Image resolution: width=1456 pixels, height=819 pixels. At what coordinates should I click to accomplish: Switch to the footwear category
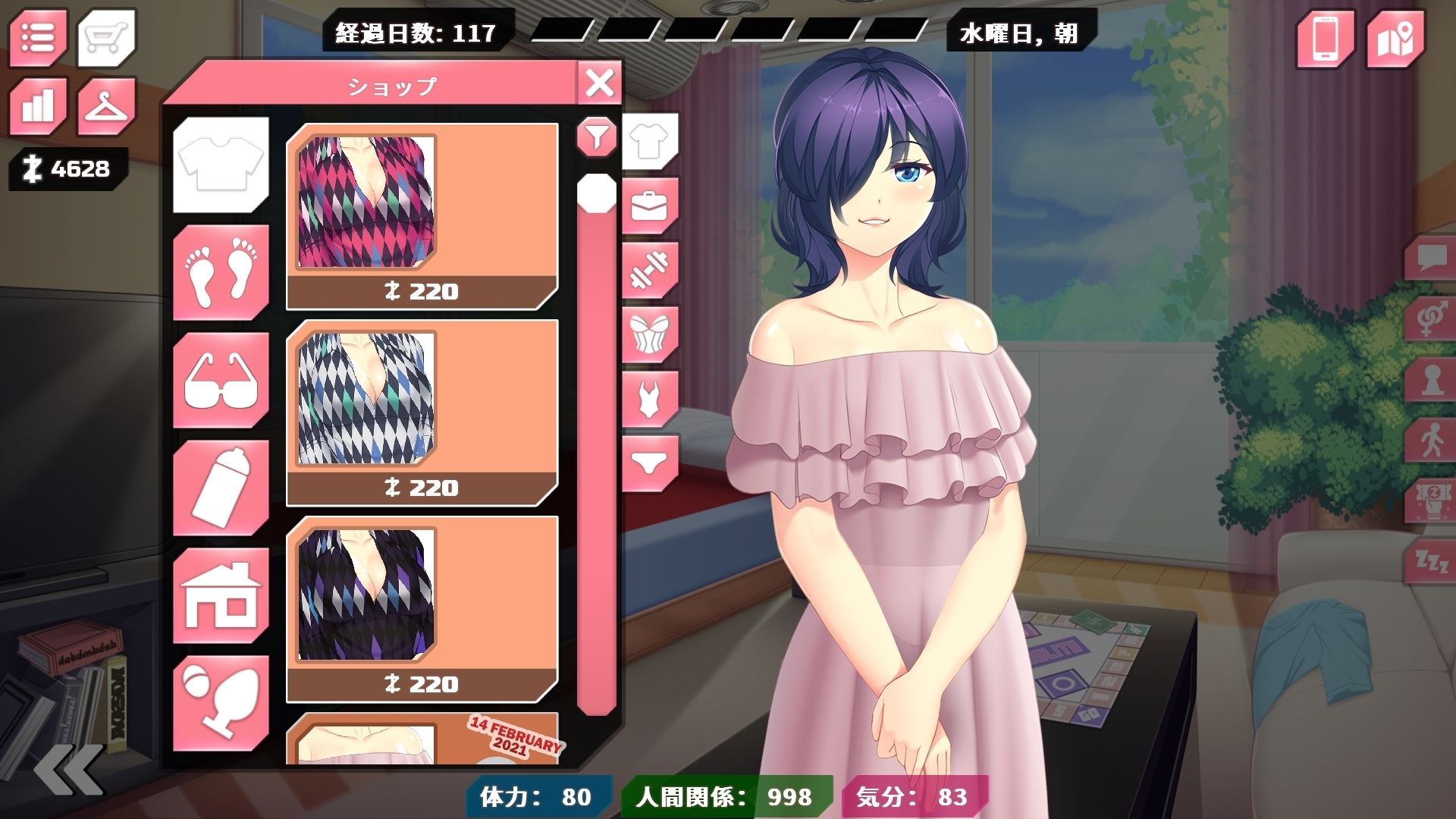(x=221, y=271)
